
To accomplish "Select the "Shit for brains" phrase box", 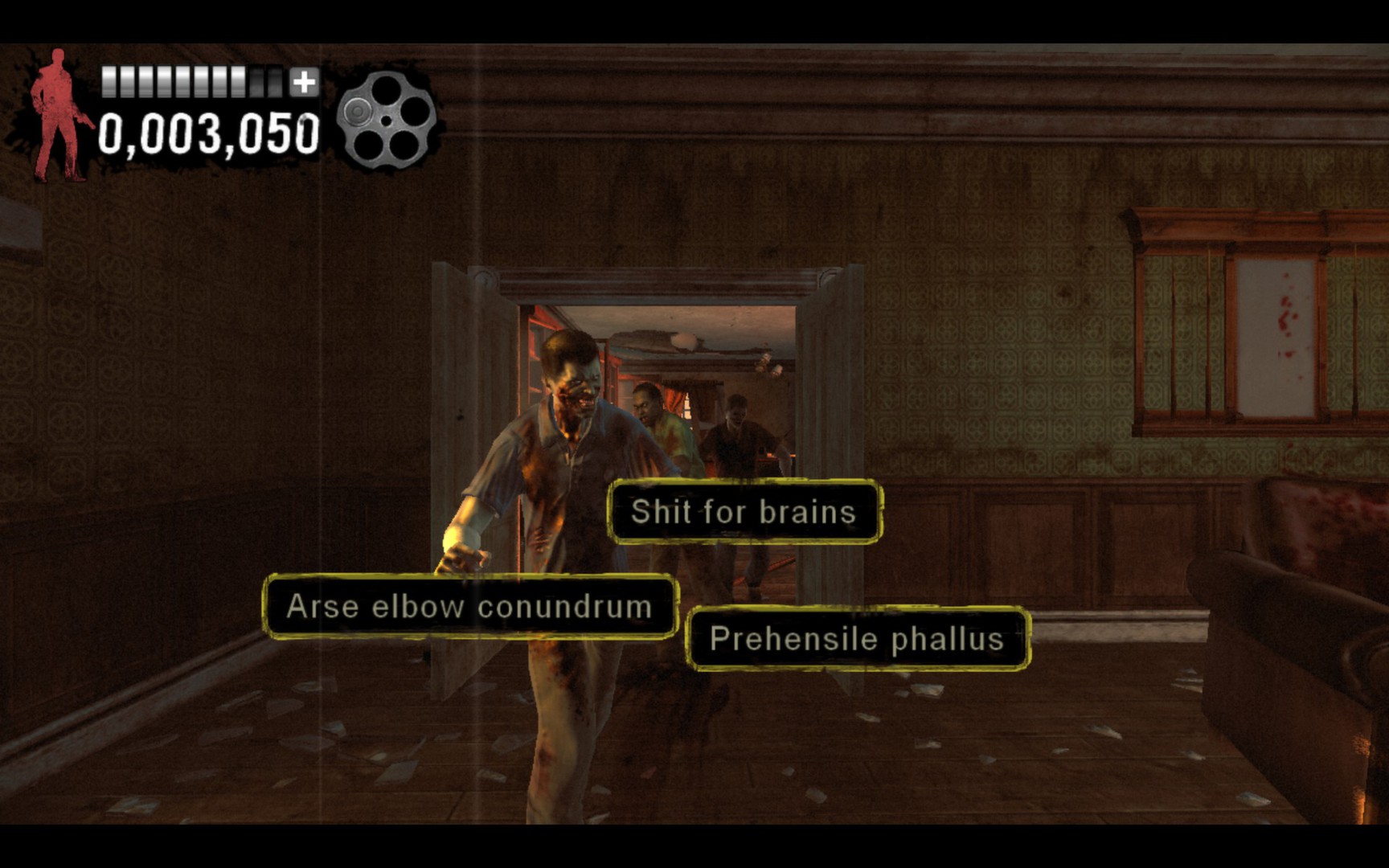I will (x=744, y=512).
